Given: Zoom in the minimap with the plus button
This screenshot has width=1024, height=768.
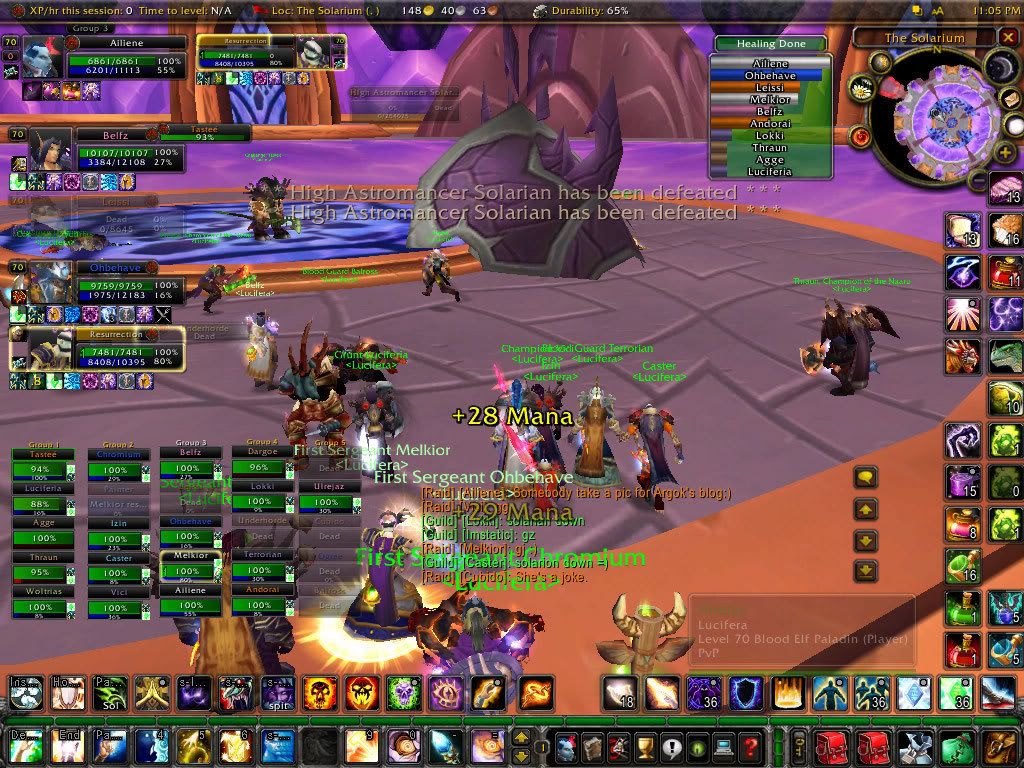Looking at the screenshot, I should [1005, 151].
